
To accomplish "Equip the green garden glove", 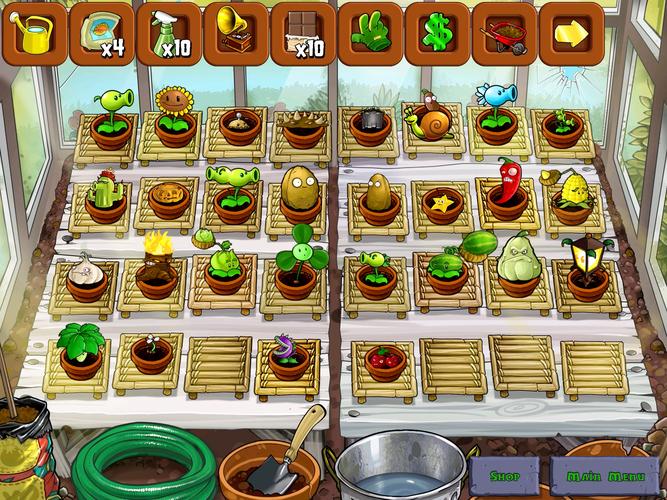I will tap(370, 33).
